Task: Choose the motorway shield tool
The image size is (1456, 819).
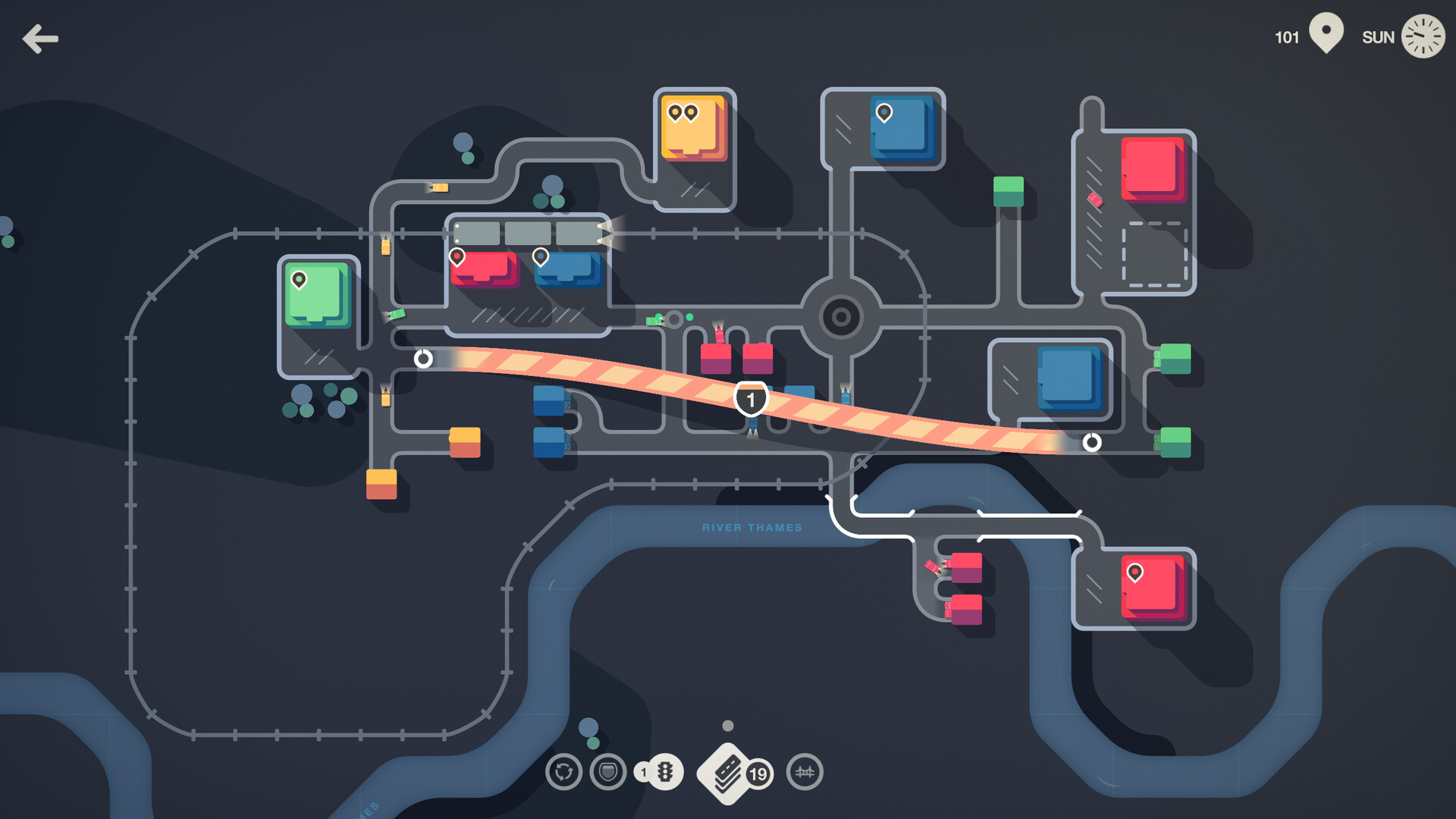Action: click(x=608, y=772)
